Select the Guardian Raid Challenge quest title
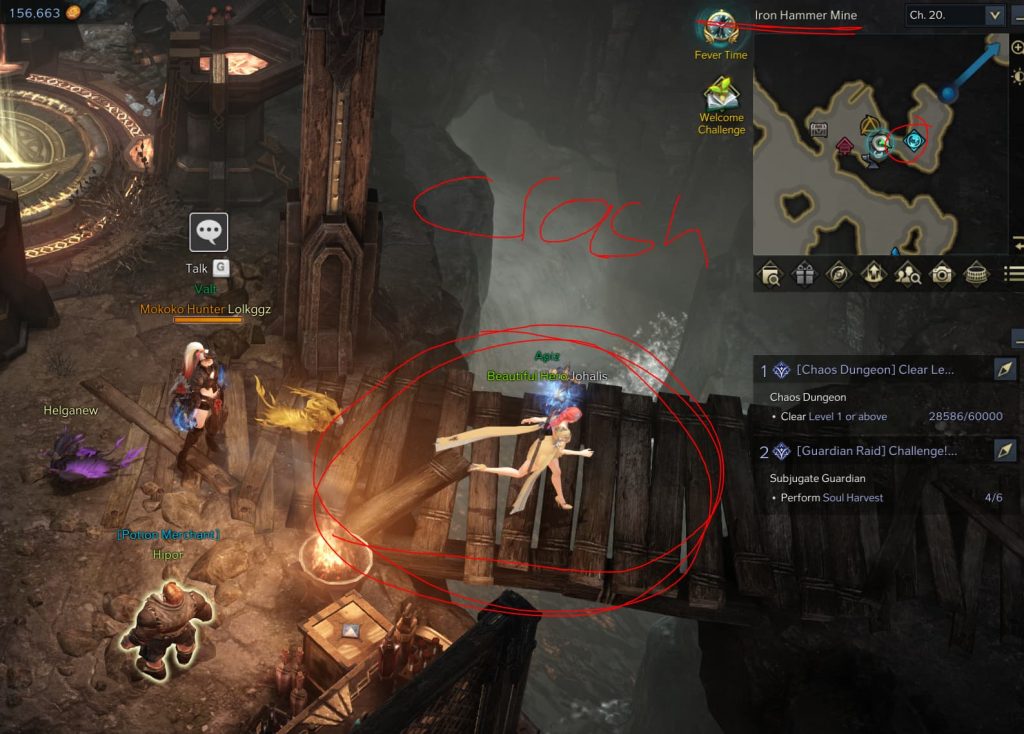Image resolution: width=1024 pixels, height=734 pixels. tap(876, 451)
